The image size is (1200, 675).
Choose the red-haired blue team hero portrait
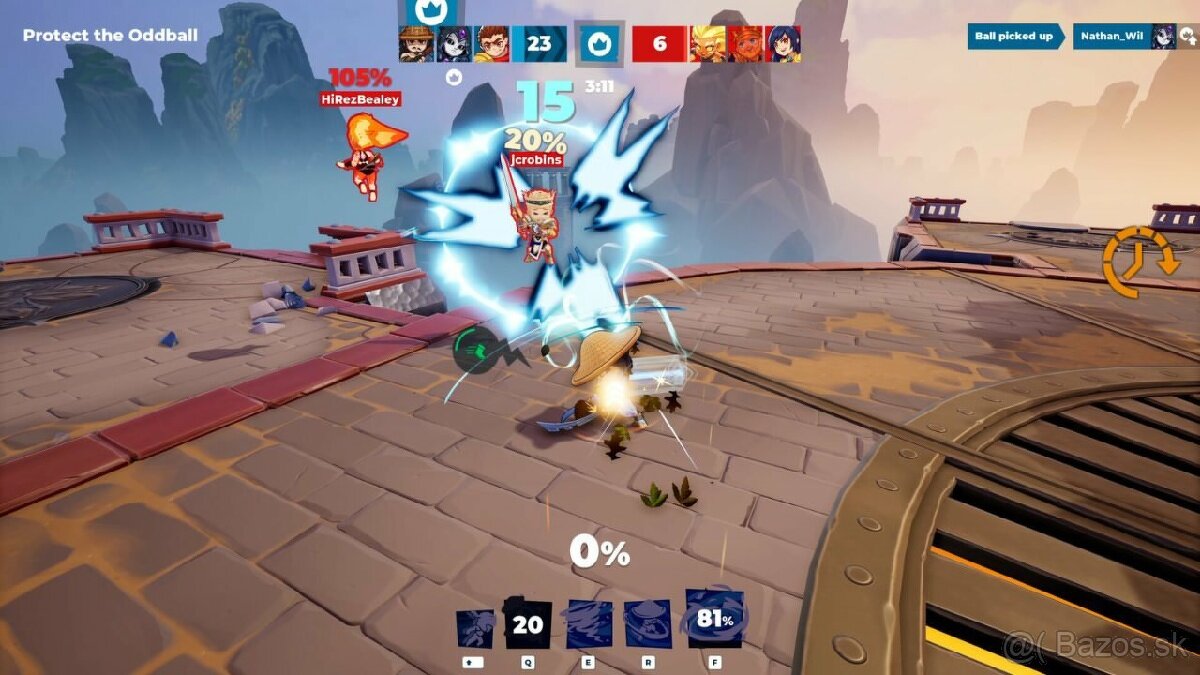pos(491,44)
